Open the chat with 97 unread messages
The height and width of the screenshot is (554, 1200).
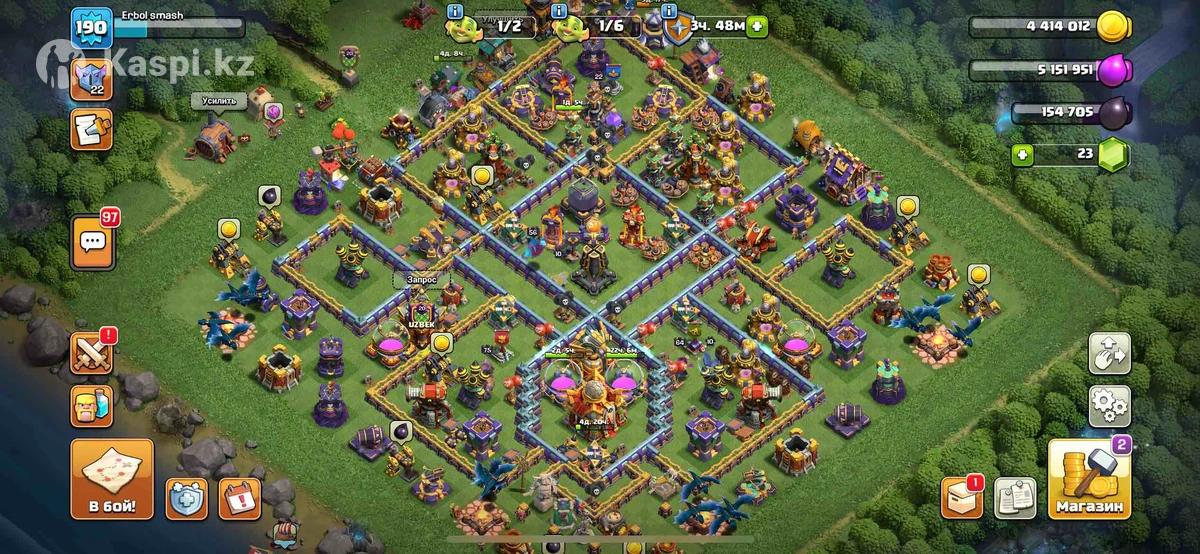click(91, 241)
